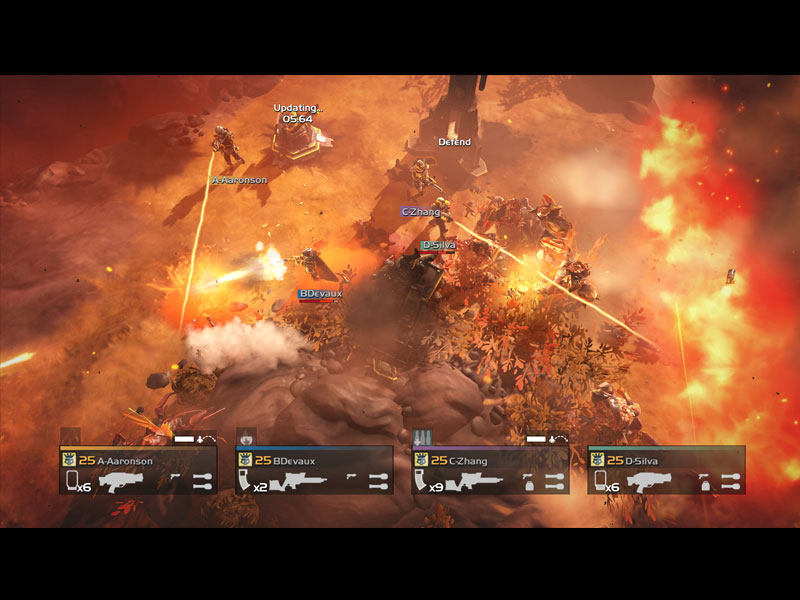Viewport: 800px width, 600px height.
Task: Select A-Aaronson's player panel name
Action: coord(127,460)
